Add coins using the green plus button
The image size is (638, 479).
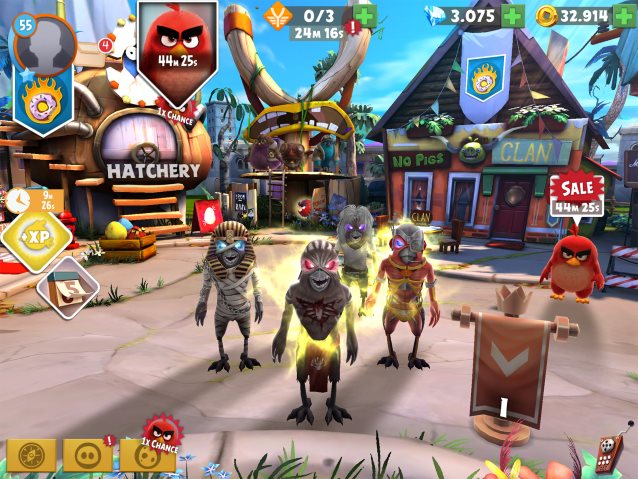[x=625, y=16]
